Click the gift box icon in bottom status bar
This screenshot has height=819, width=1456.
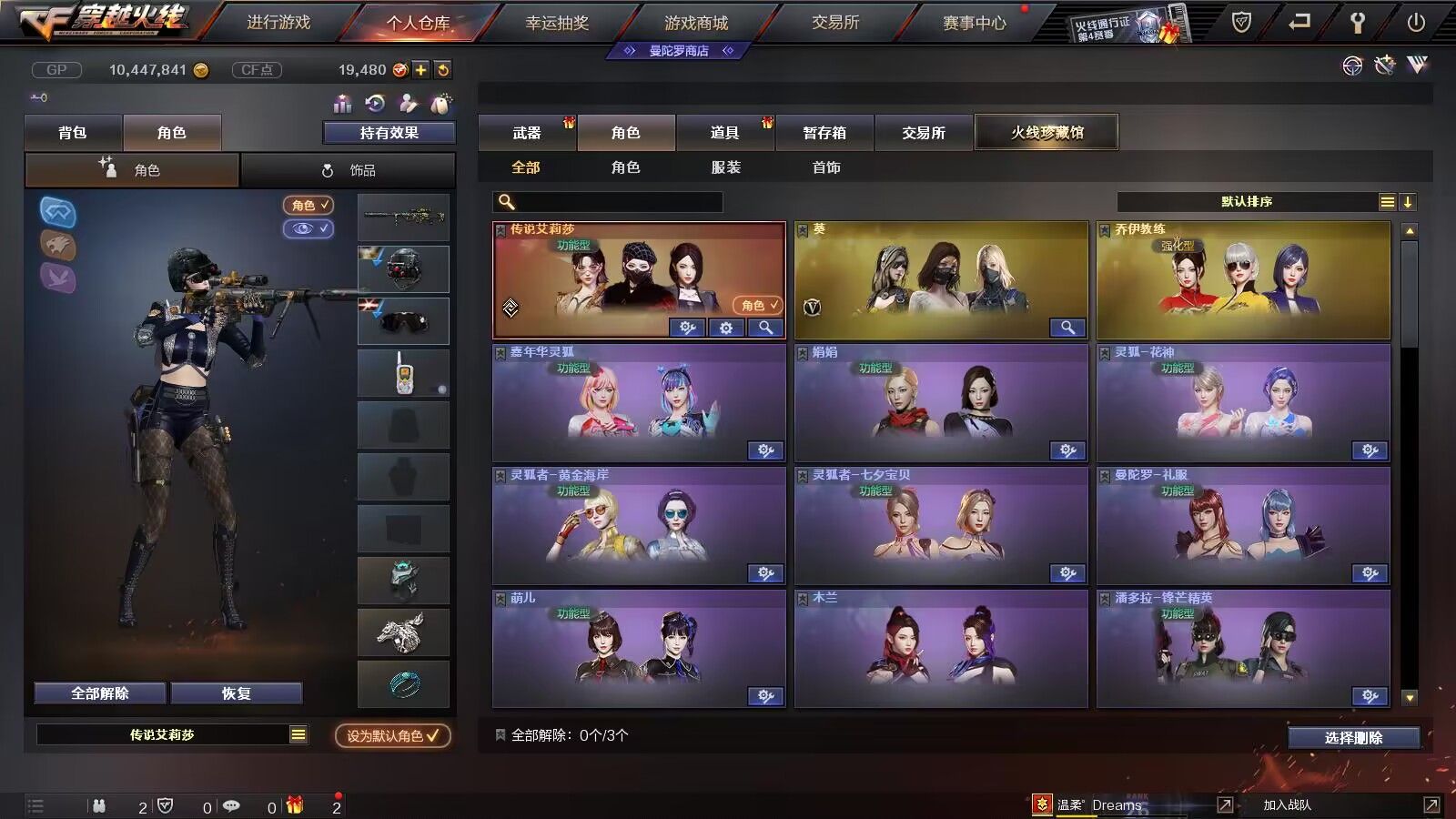293,804
